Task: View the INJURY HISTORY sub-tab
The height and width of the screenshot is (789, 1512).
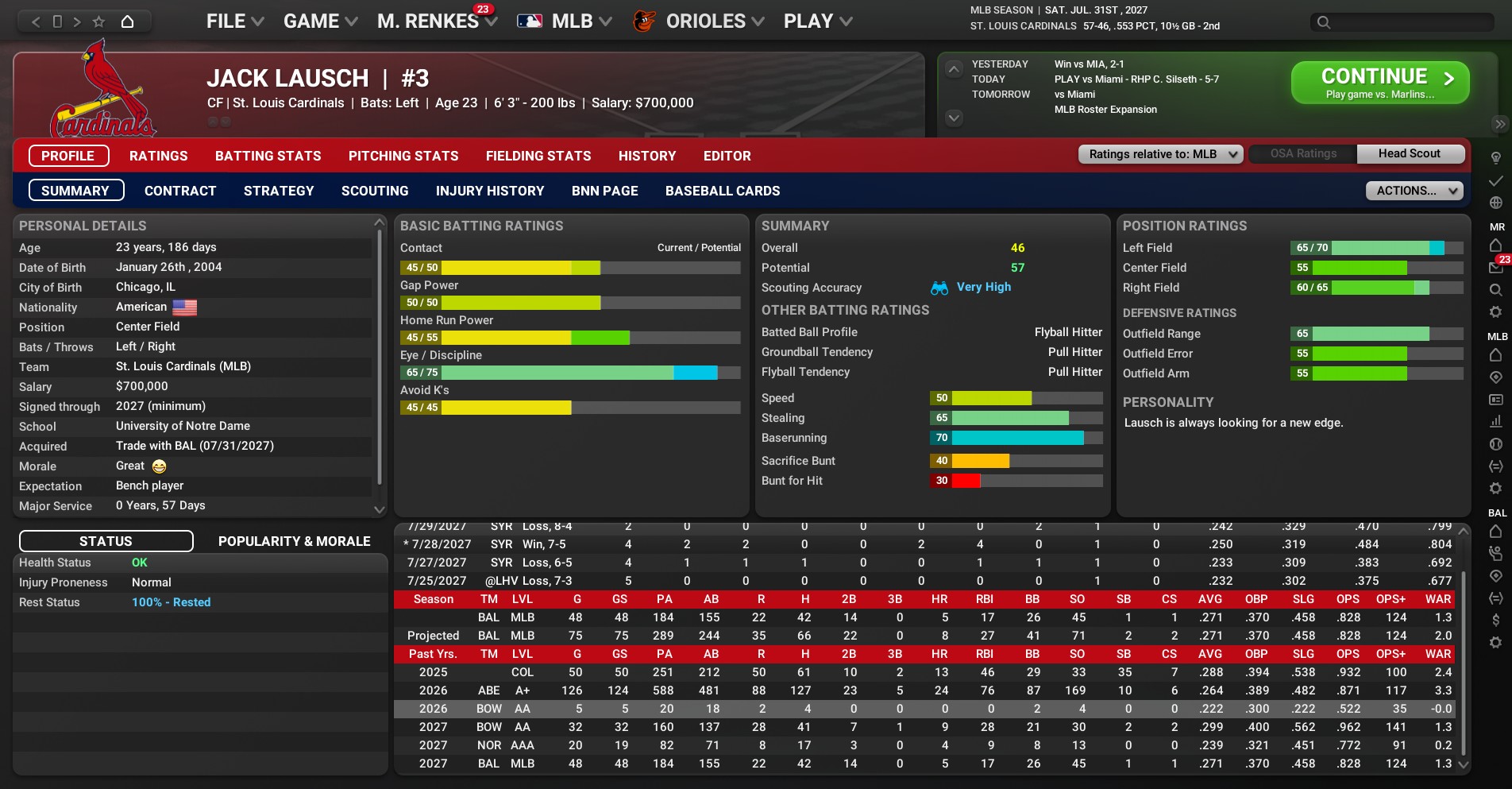Action: 490,191
